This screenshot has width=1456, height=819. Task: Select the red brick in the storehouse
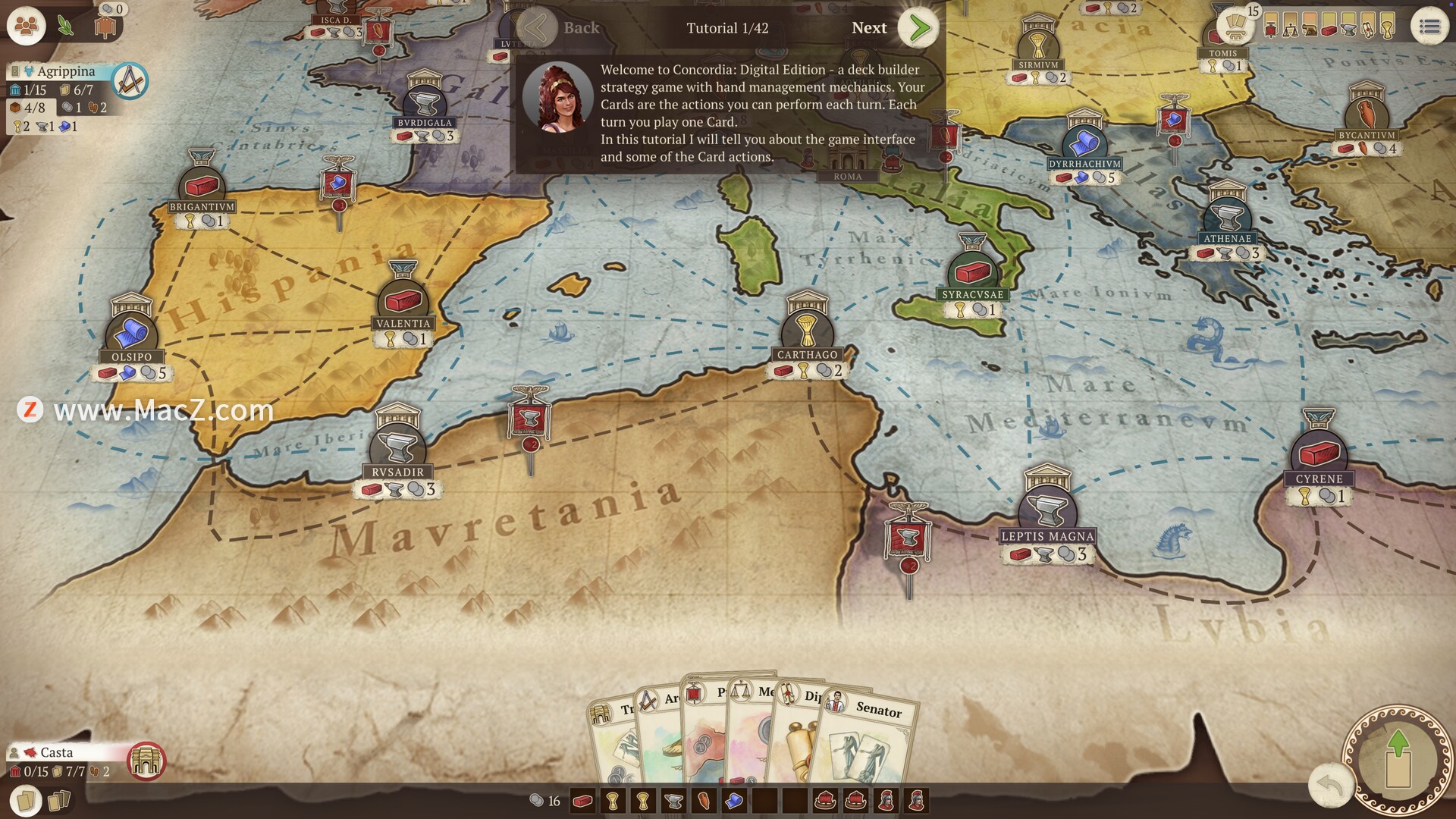coord(582,801)
